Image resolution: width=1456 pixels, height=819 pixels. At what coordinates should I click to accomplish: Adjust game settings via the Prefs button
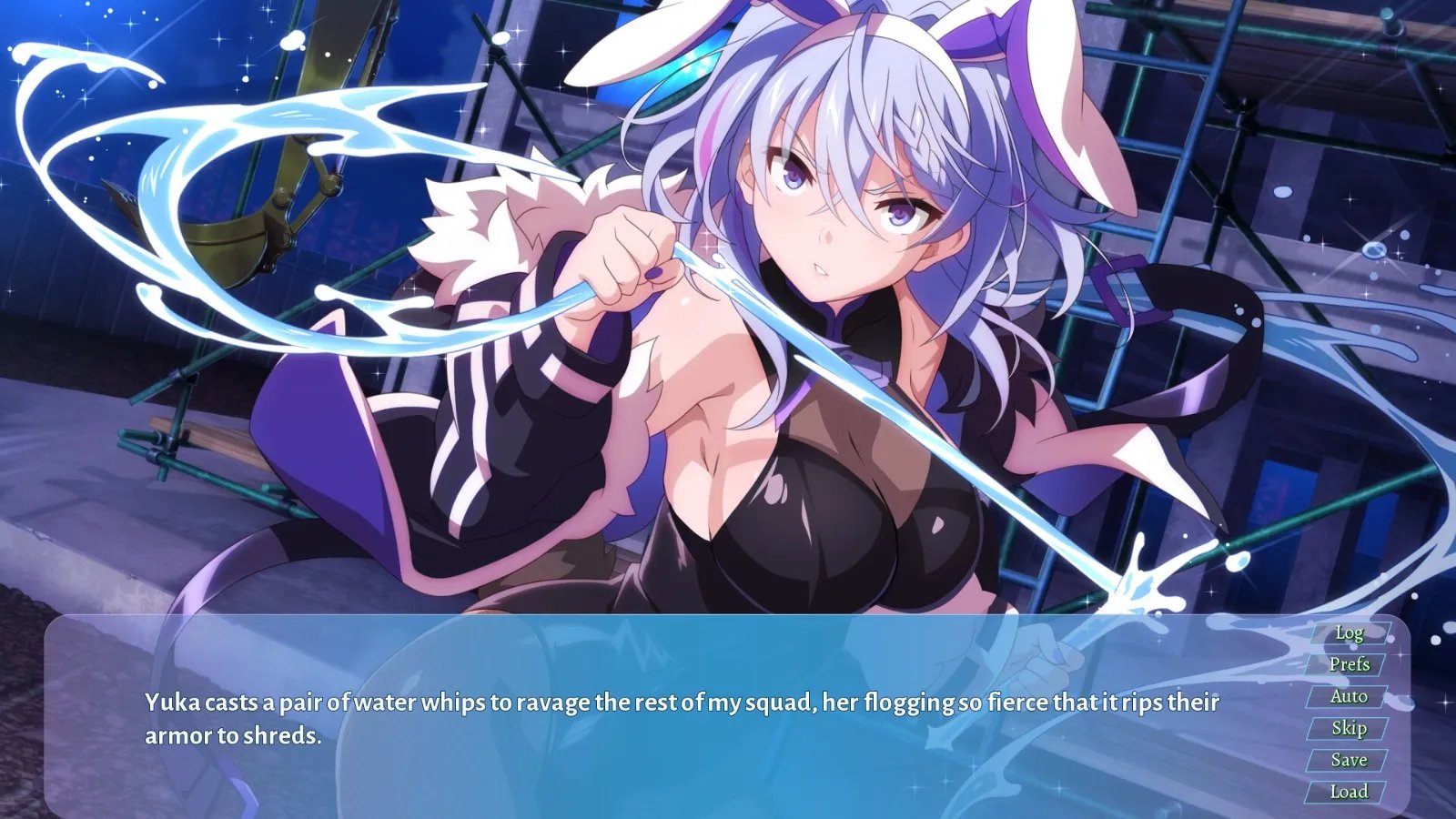[1350, 665]
